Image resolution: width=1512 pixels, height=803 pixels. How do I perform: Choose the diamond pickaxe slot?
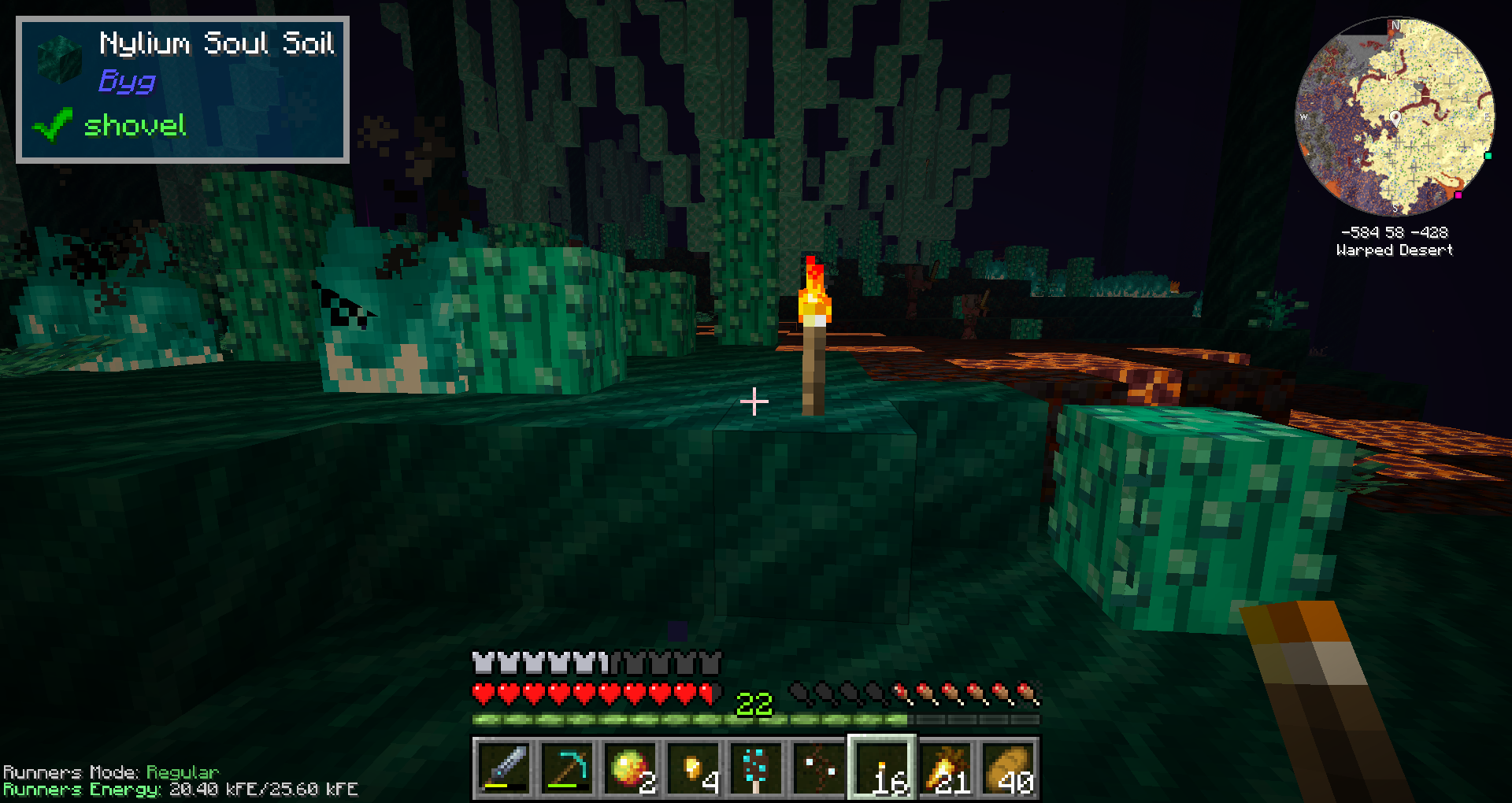tap(567, 768)
